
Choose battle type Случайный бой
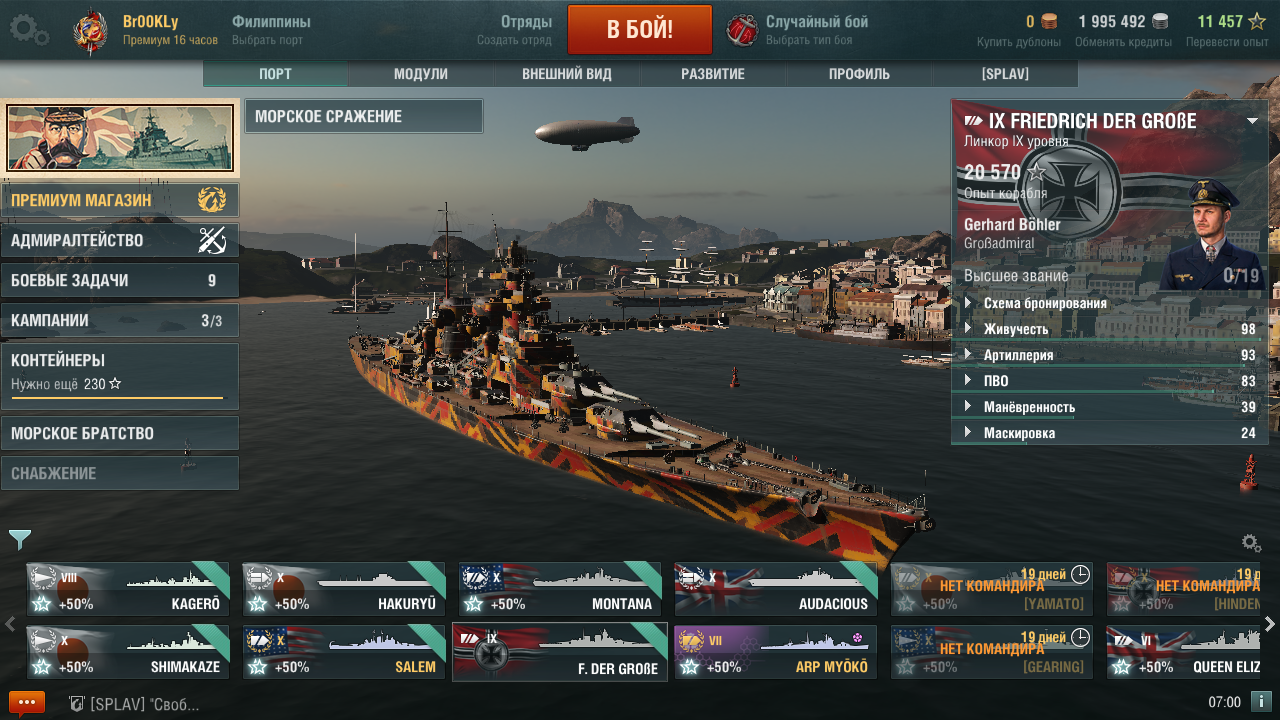click(x=815, y=30)
